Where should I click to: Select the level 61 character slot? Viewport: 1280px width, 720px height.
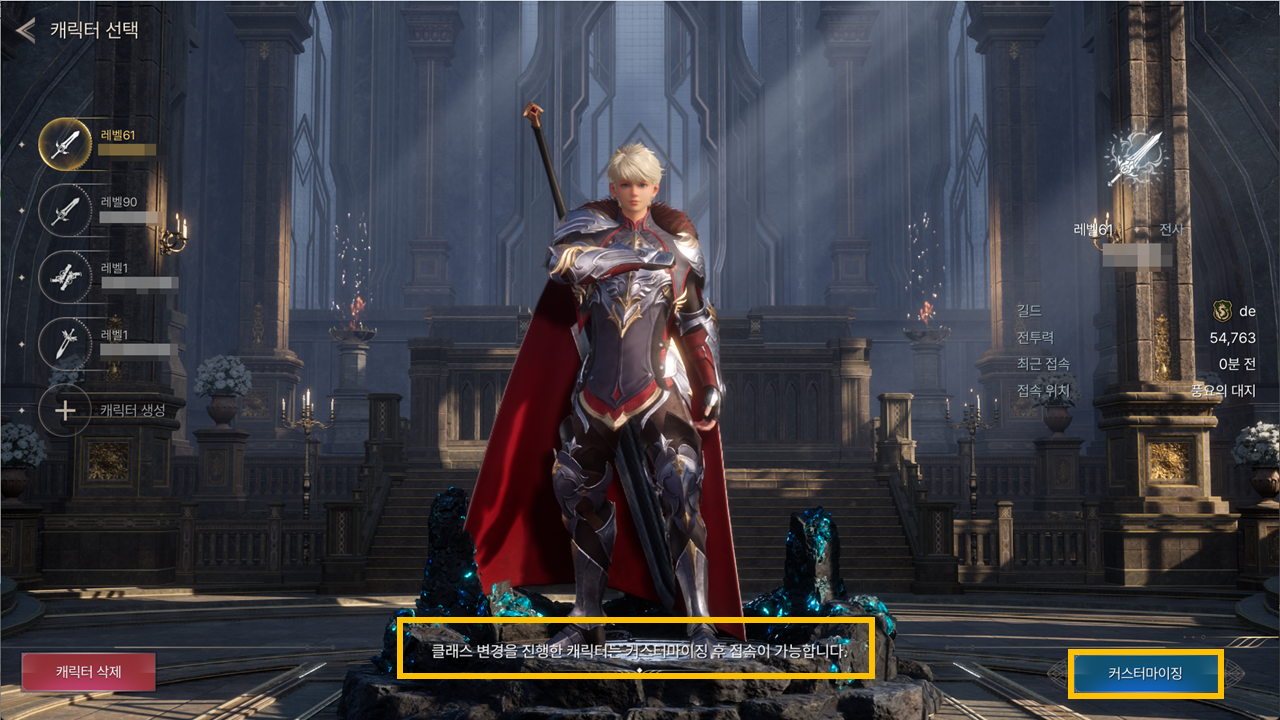pos(65,143)
